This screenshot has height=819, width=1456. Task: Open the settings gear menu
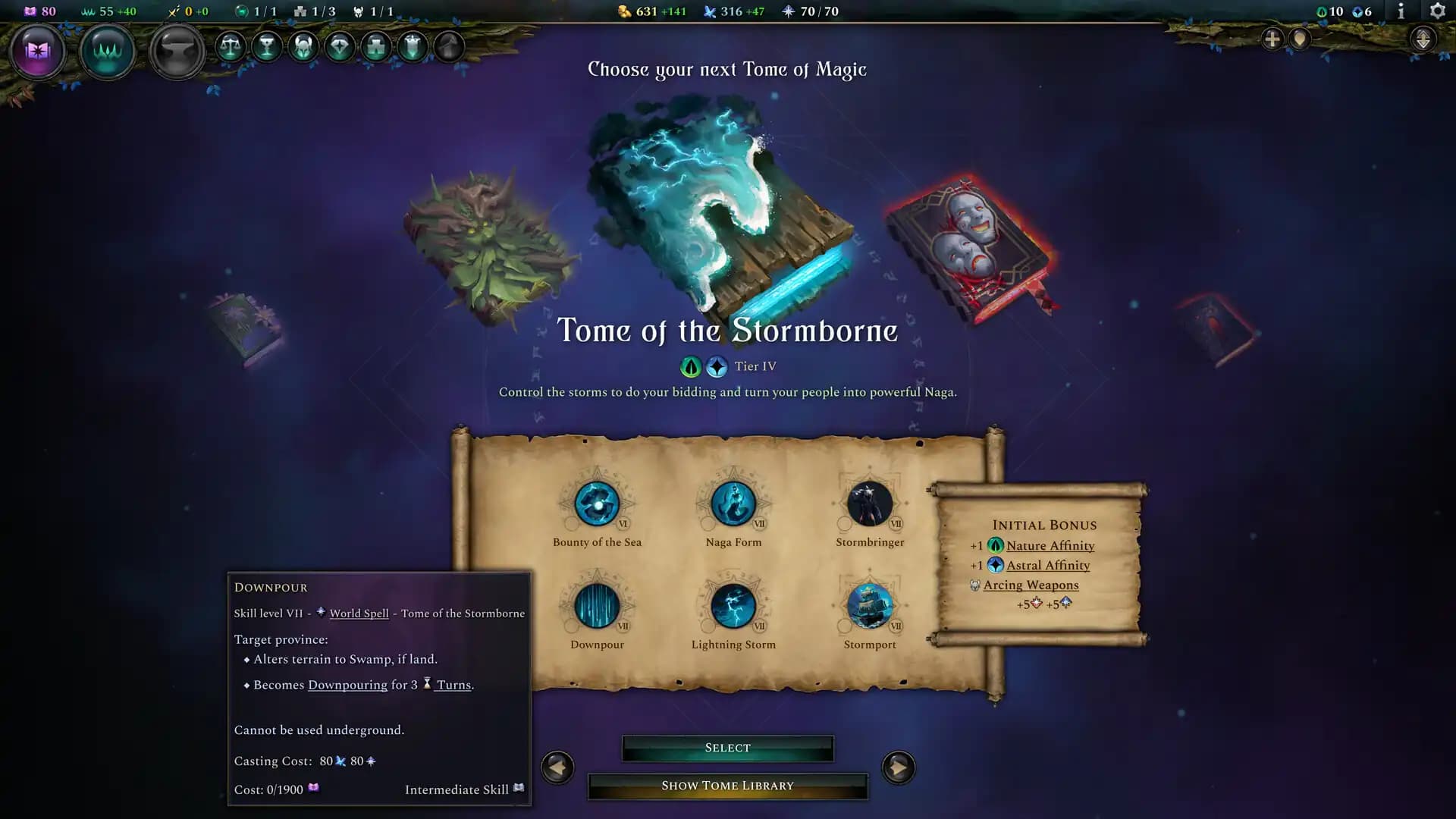pyautogui.click(x=1438, y=11)
